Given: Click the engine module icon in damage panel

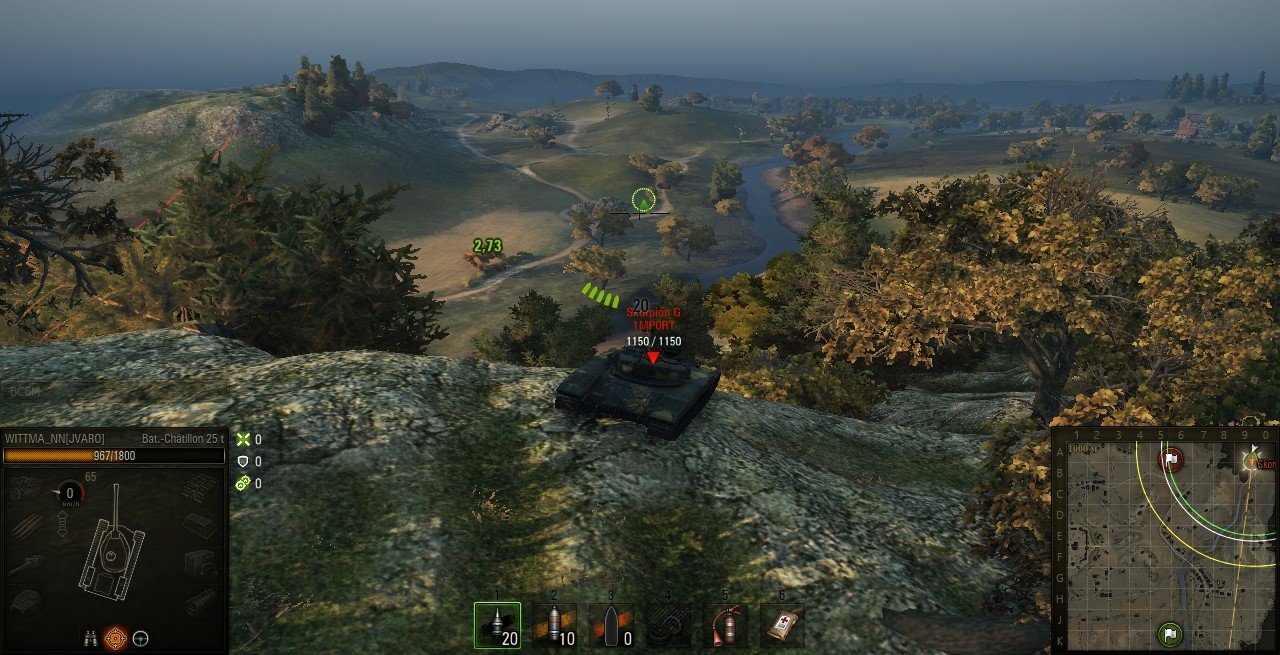Looking at the screenshot, I should click(x=26, y=488).
